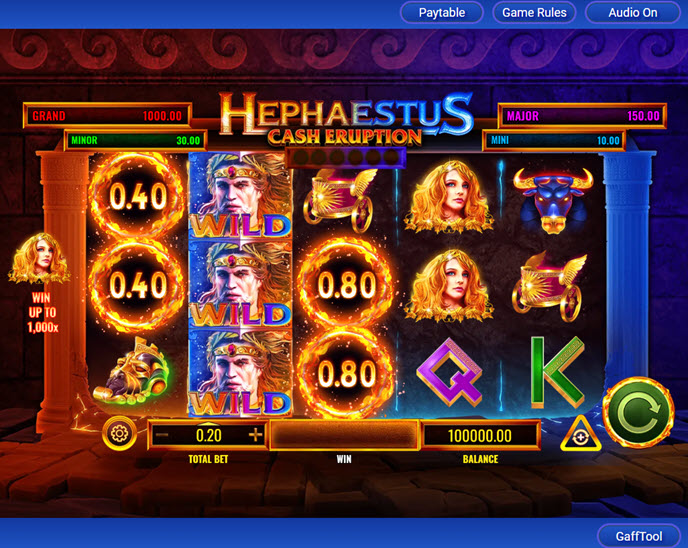Decrease total bet with the minus button
The image size is (688, 548).
162,435
